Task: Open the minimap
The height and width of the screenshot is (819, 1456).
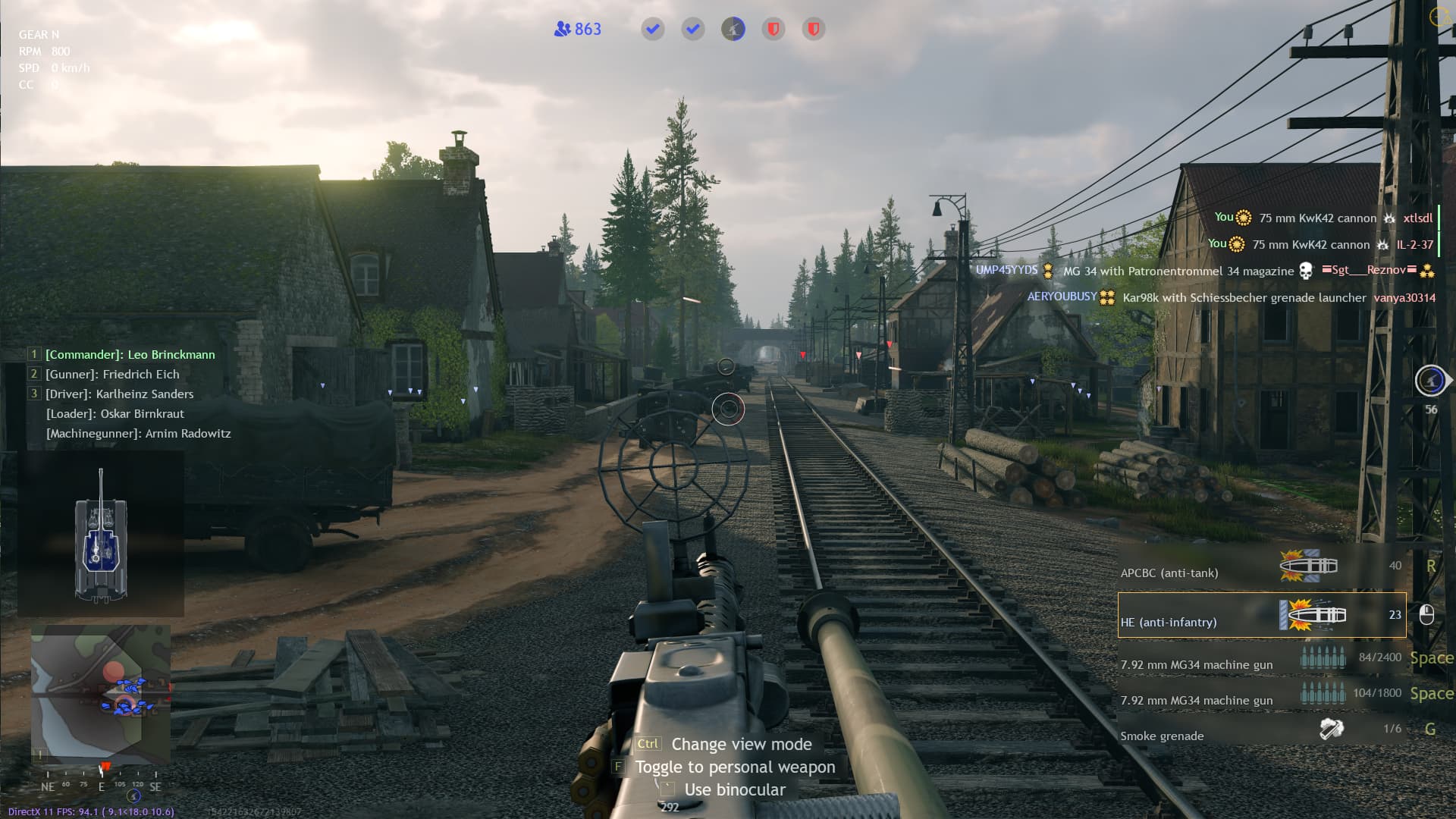Action: 100,693
